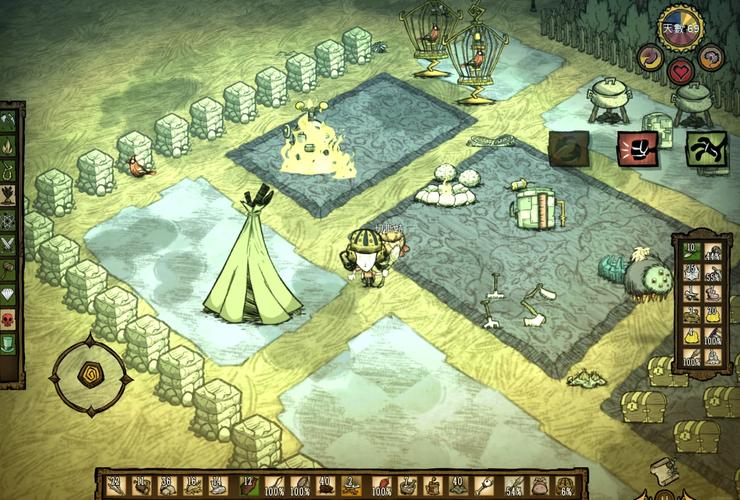This screenshot has height=500, width=740.
Task: Tap the dark swirl action button
Action: click(569, 148)
